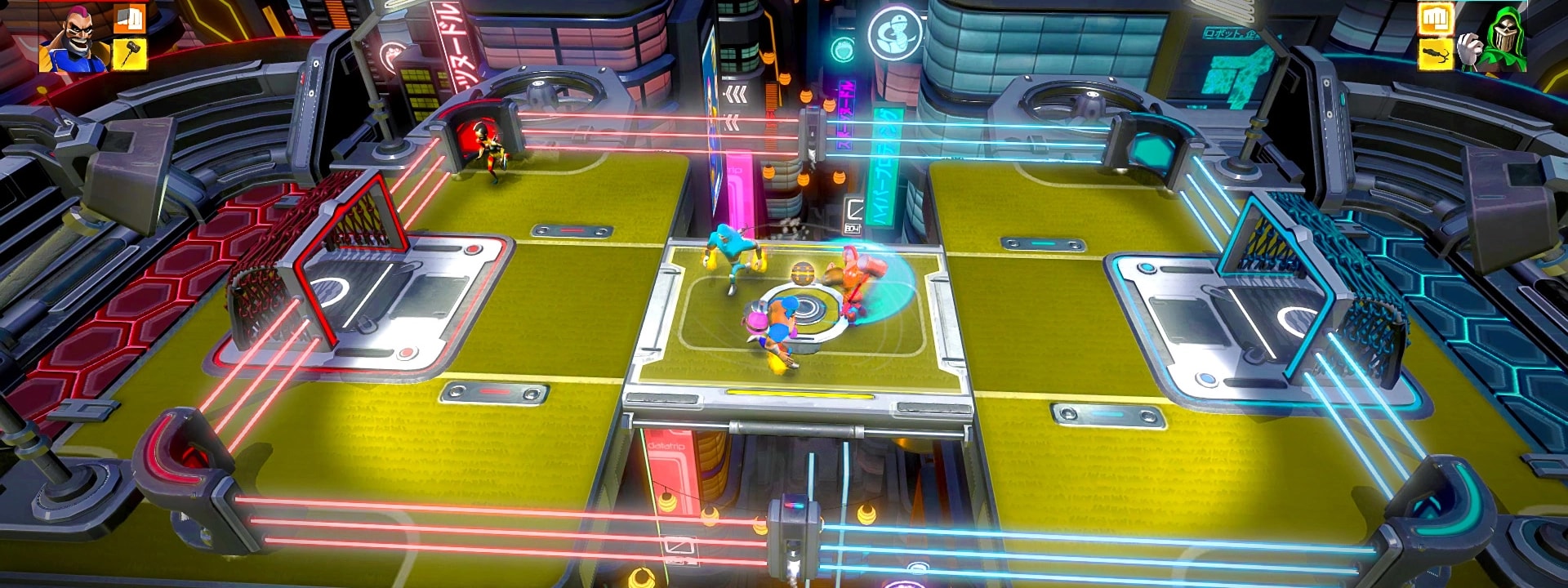The width and height of the screenshot is (1568, 588).
Task: Activate the grappling hook ability icon
Action: click(x=1437, y=54)
